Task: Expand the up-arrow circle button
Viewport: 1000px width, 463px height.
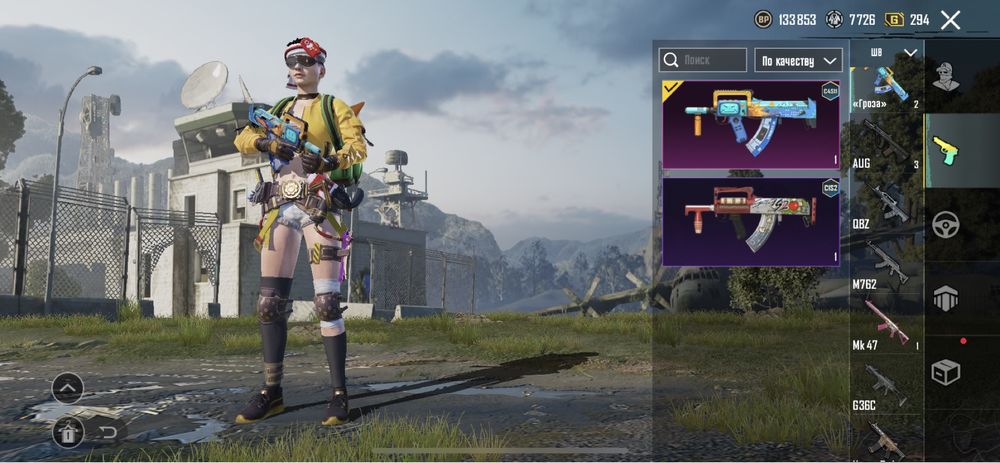Action: [x=68, y=388]
